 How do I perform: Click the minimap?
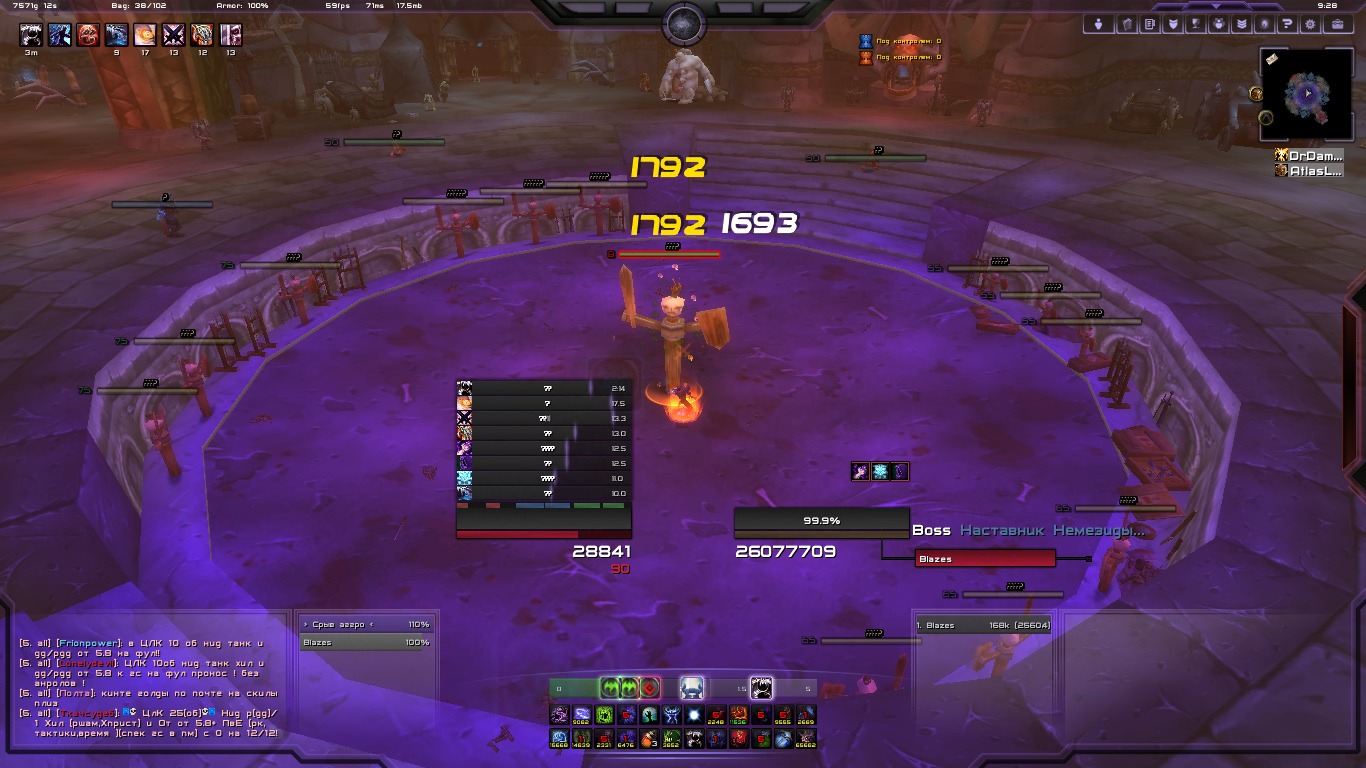(1307, 96)
